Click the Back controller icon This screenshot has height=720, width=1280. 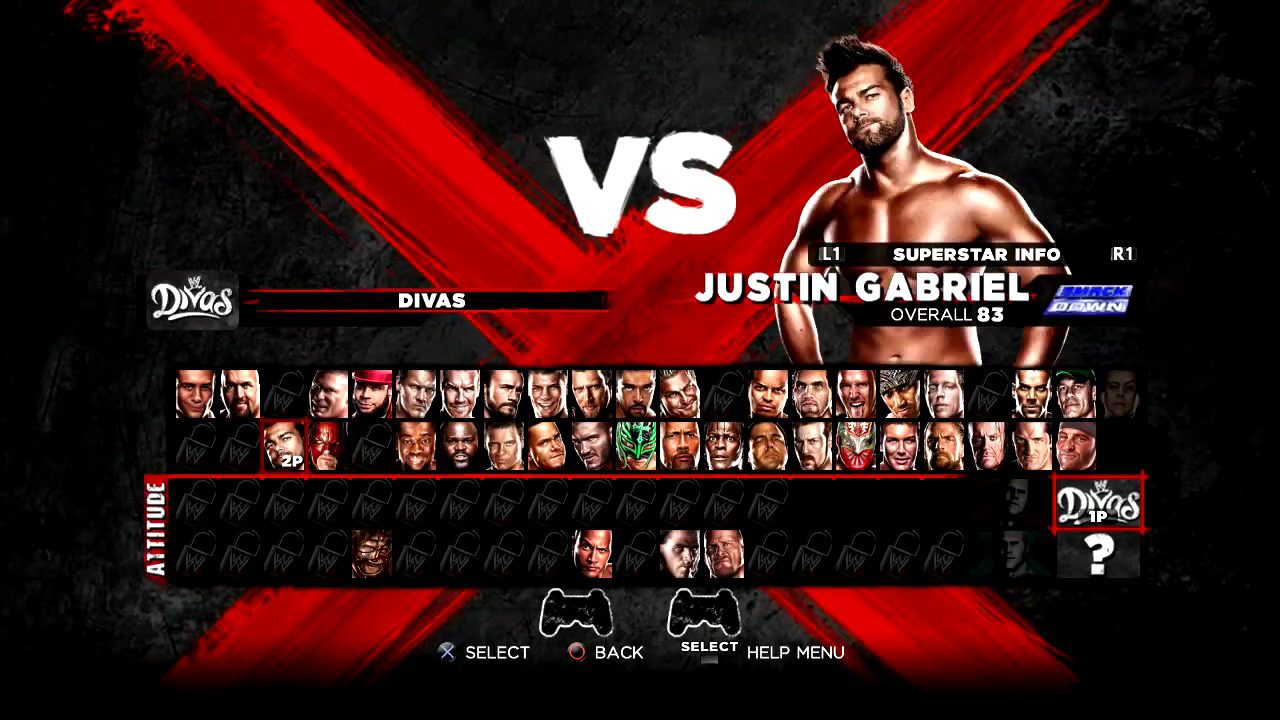pos(576,653)
